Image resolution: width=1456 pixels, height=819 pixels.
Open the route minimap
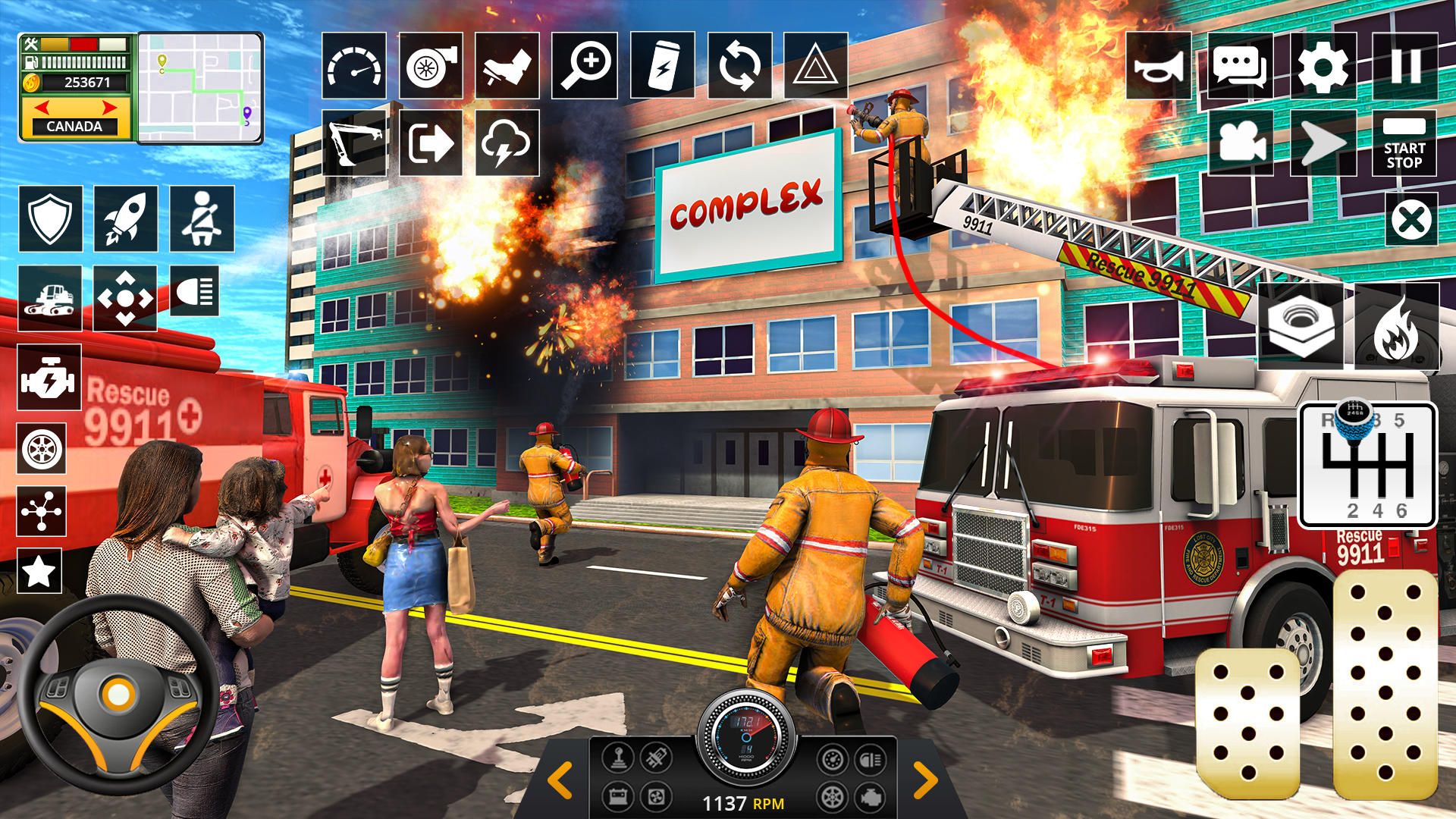[x=200, y=88]
